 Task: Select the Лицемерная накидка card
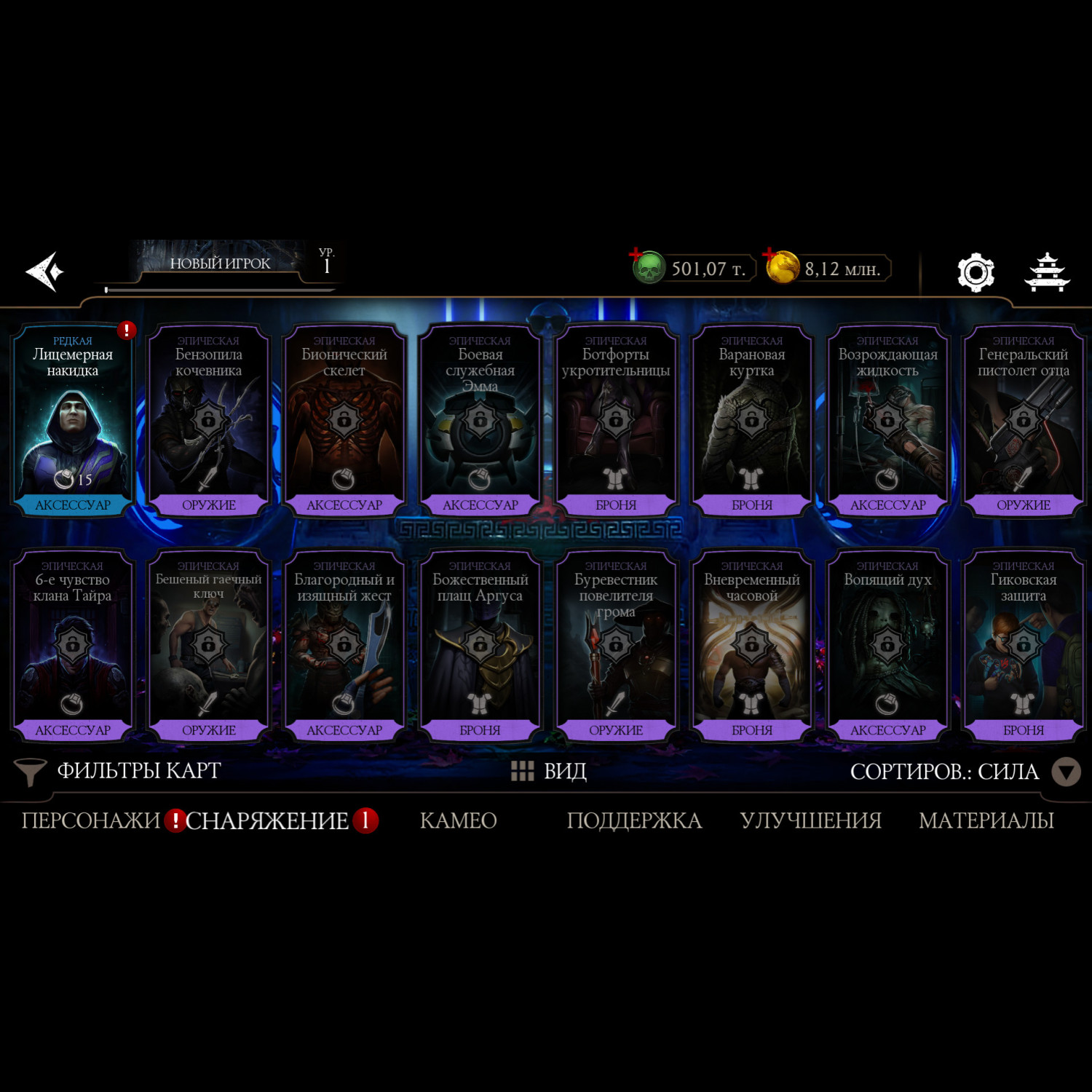(x=73, y=420)
